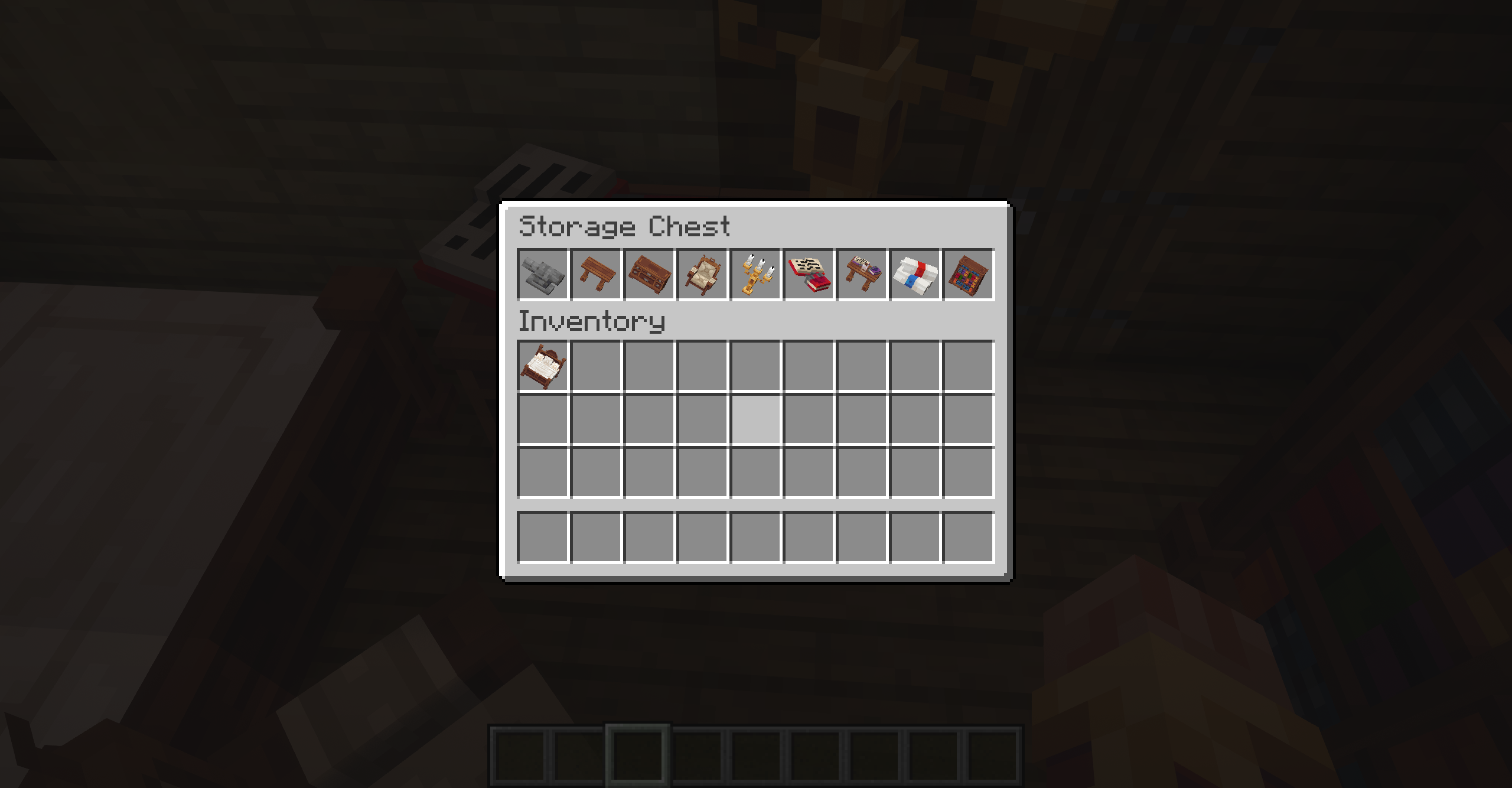Take the writing desk with books

[862, 275]
